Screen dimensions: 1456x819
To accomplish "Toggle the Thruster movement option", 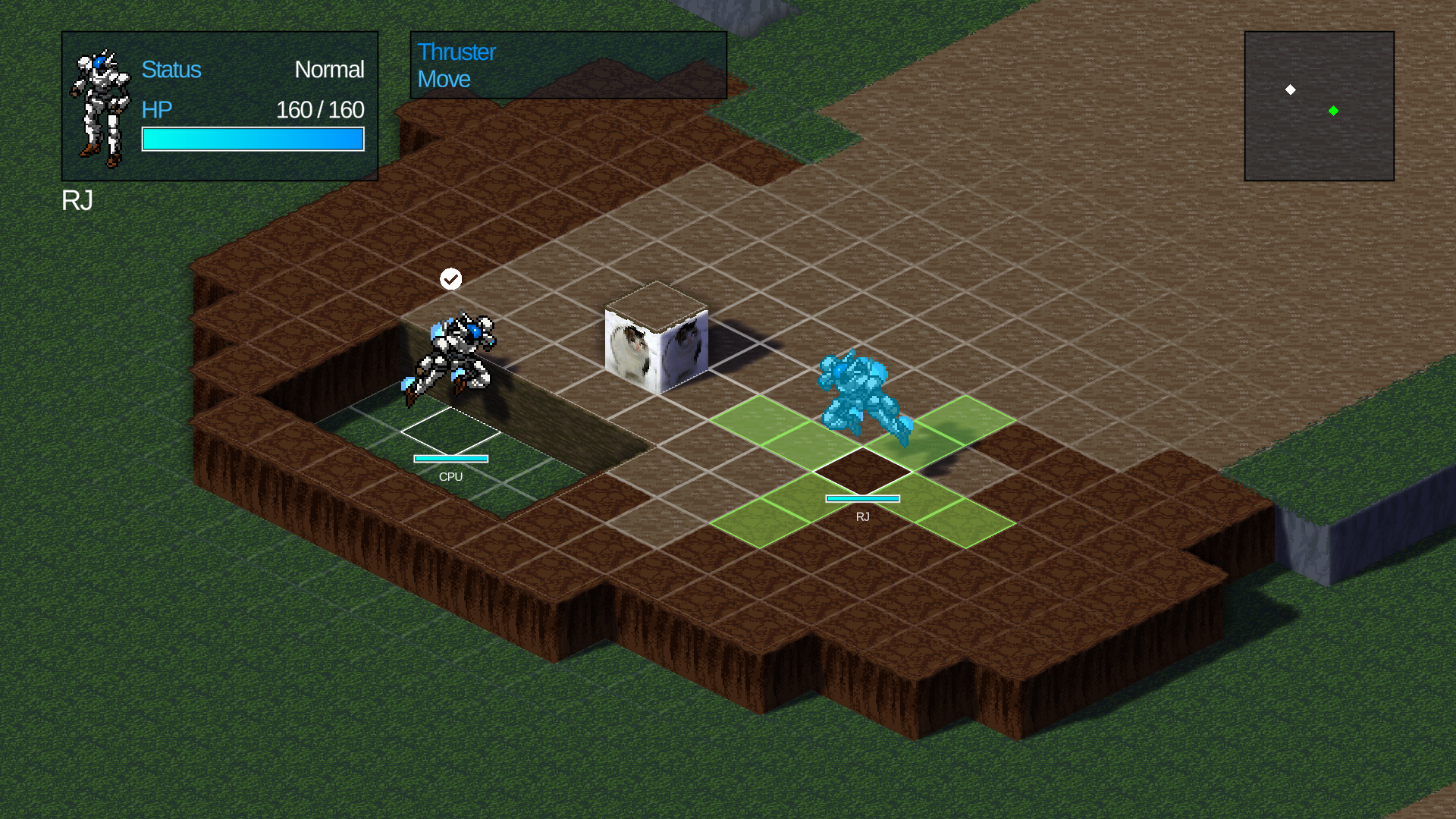I will coord(456,52).
